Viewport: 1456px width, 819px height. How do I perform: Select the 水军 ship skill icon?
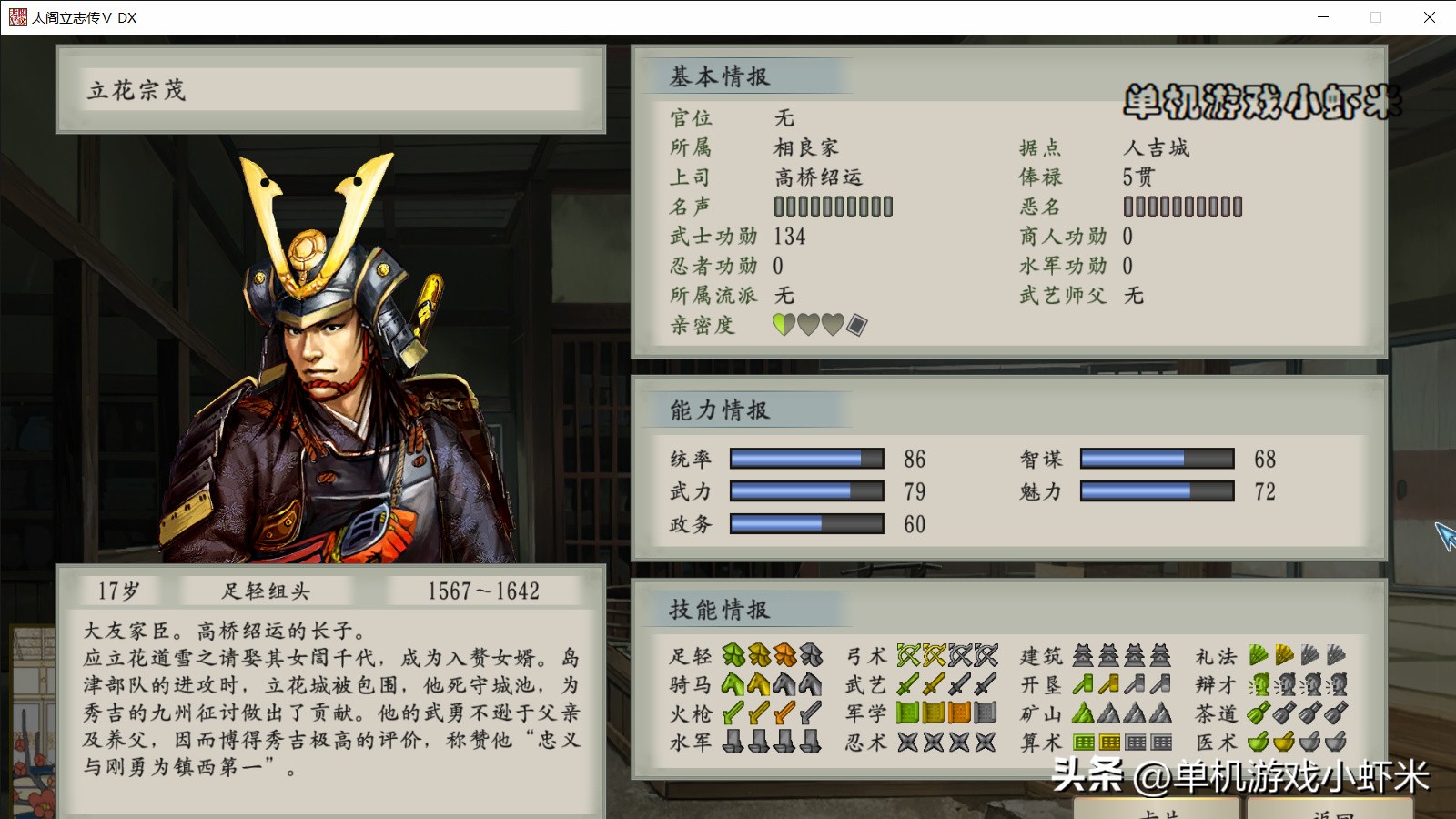coord(733,743)
